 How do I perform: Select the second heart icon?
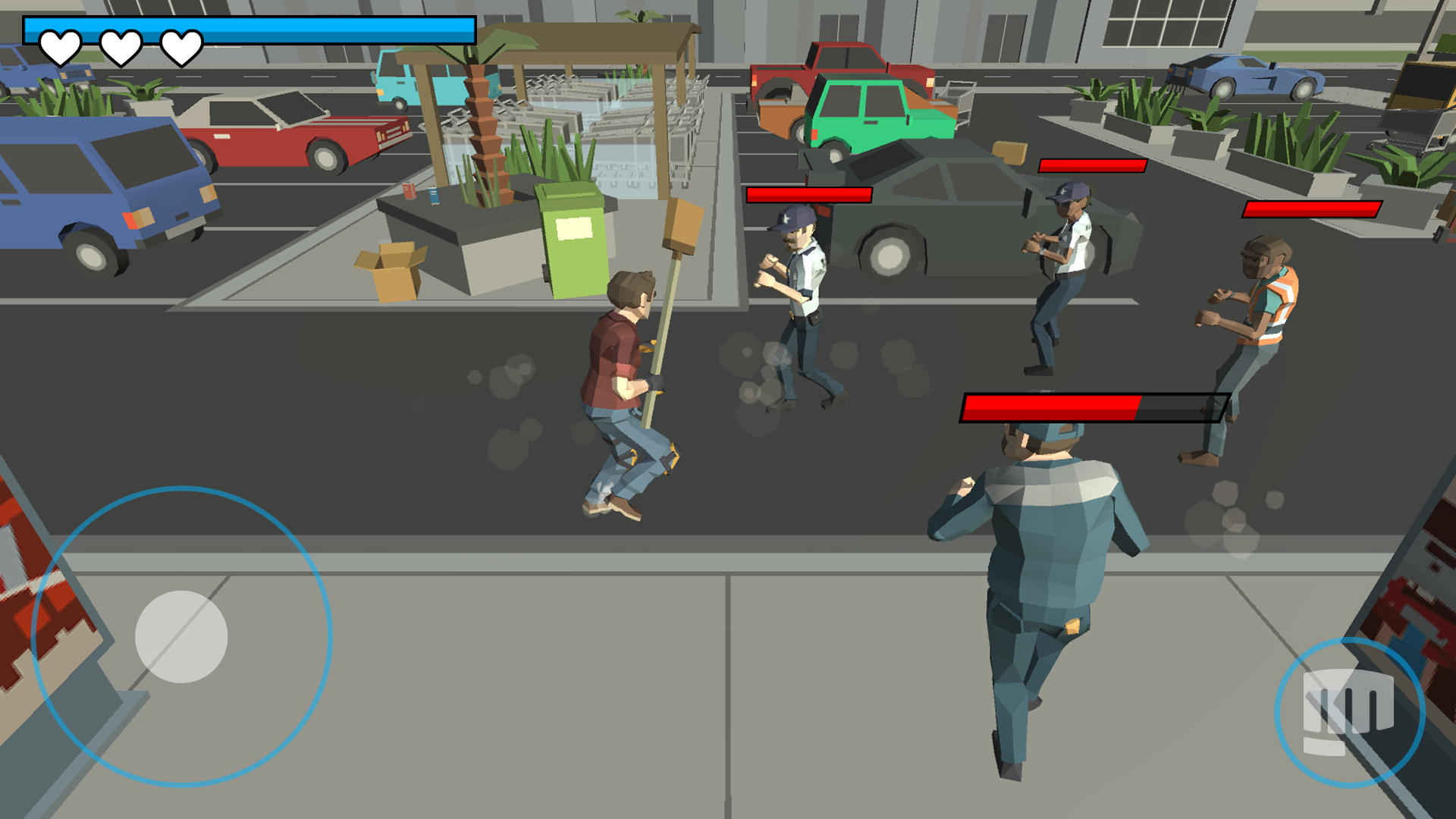point(120,47)
